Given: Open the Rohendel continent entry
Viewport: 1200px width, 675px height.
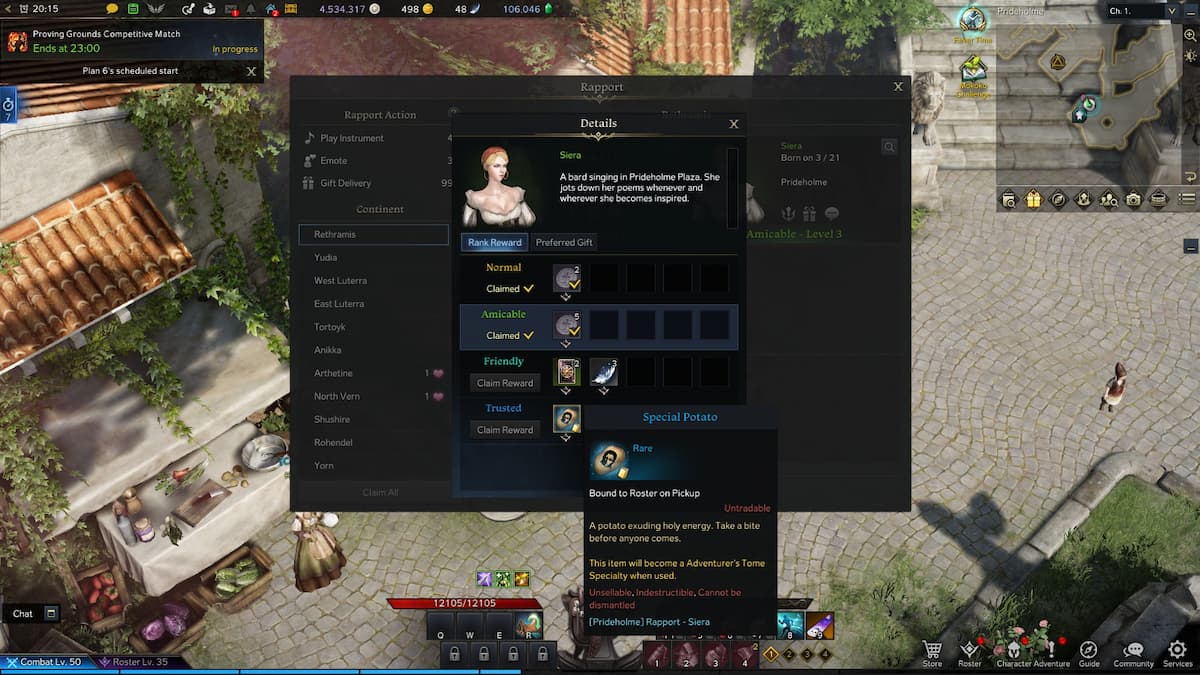Looking at the screenshot, I should (334, 442).
